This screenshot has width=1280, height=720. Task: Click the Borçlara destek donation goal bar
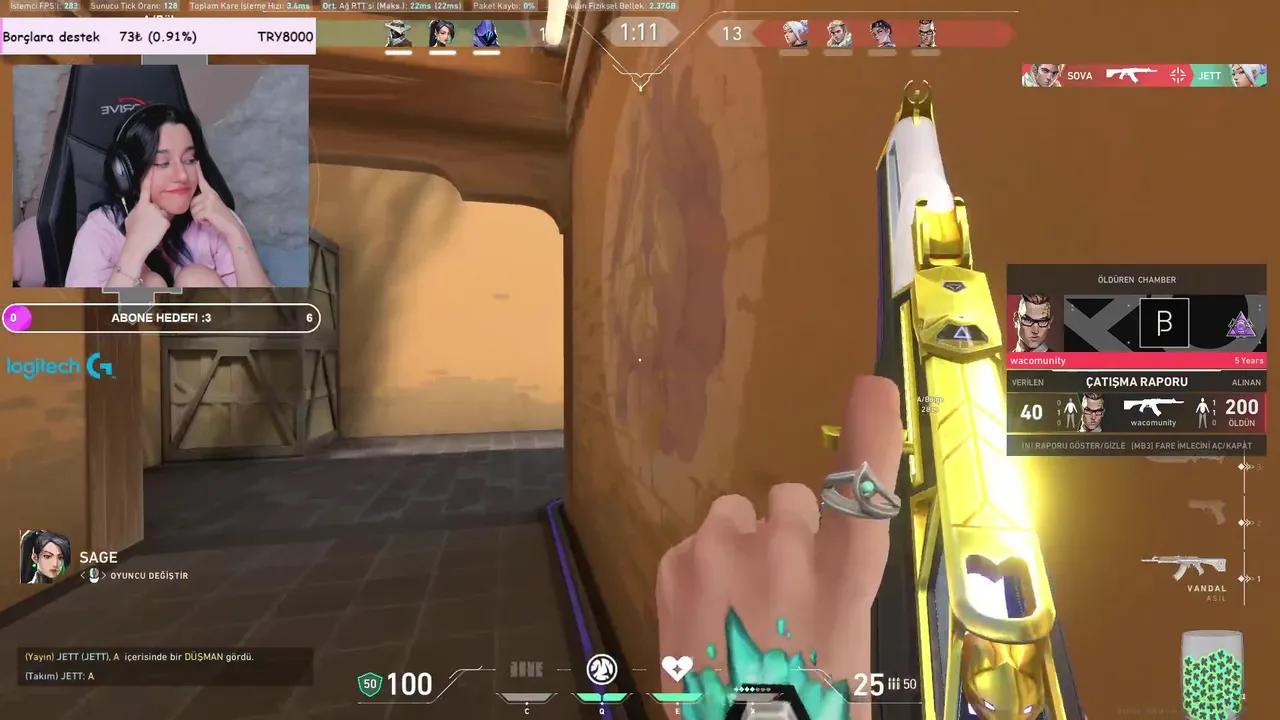(160, 36)
